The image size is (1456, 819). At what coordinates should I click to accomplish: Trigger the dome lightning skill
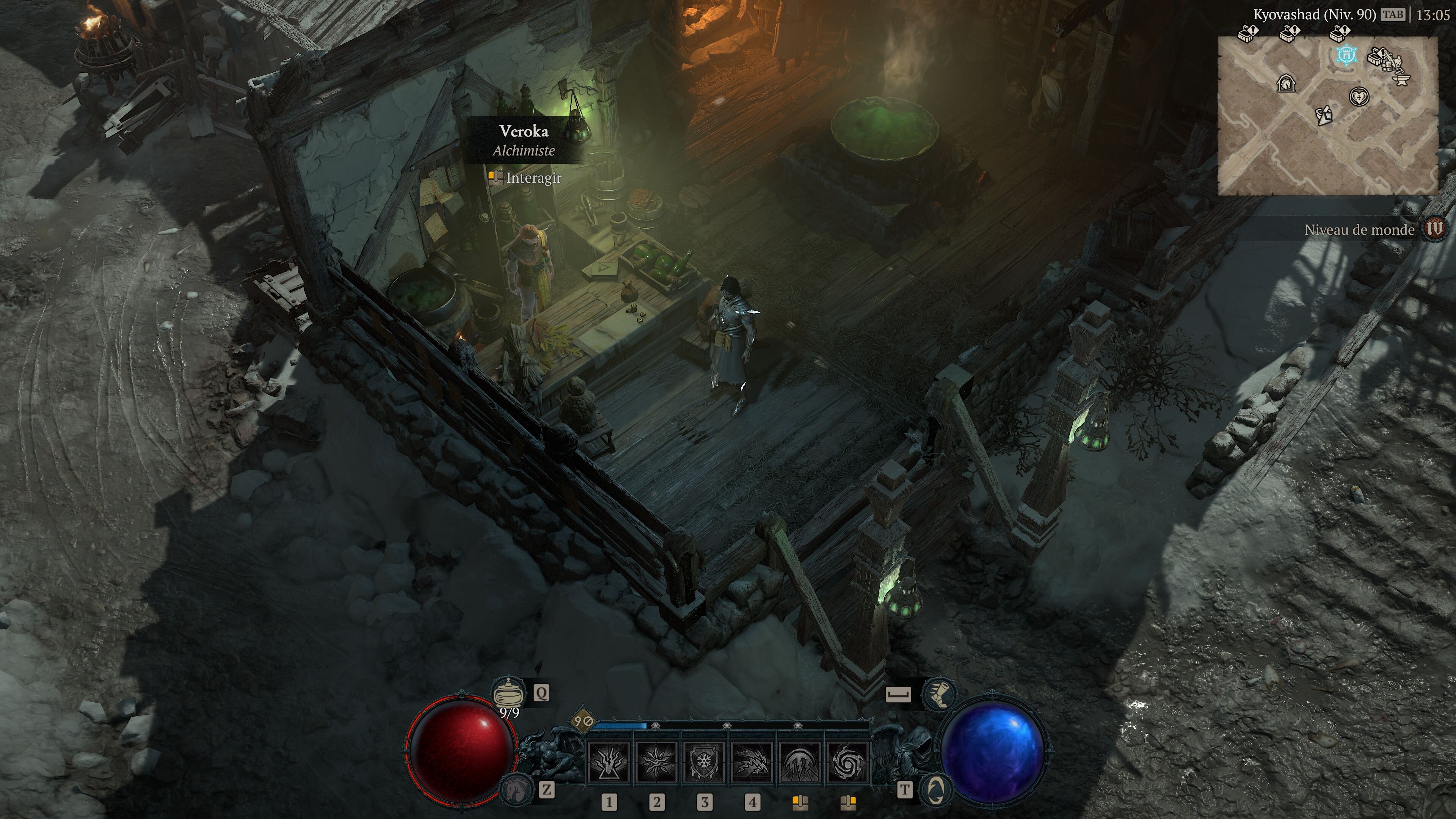800,762
